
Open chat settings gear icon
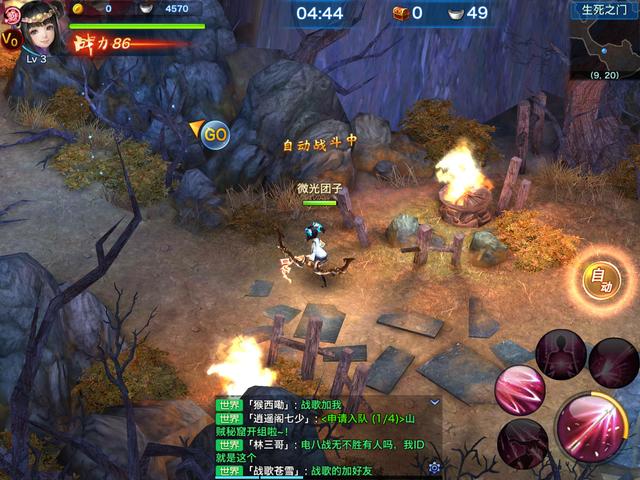coord(434,467)
